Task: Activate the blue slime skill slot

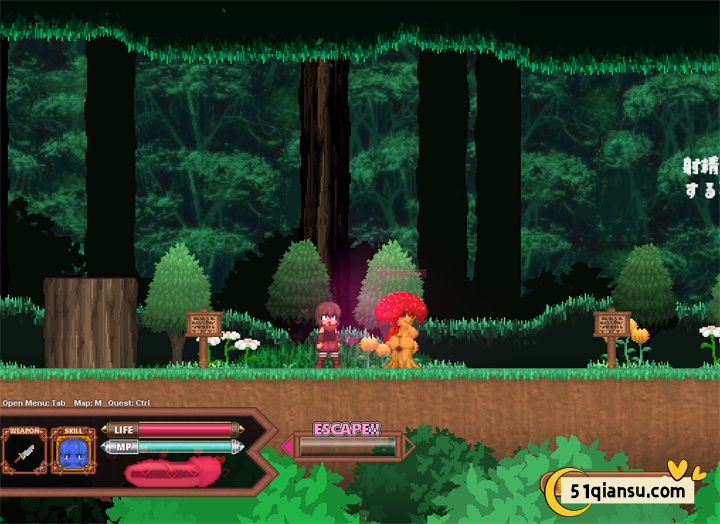Action: click(x=73, y=455)
